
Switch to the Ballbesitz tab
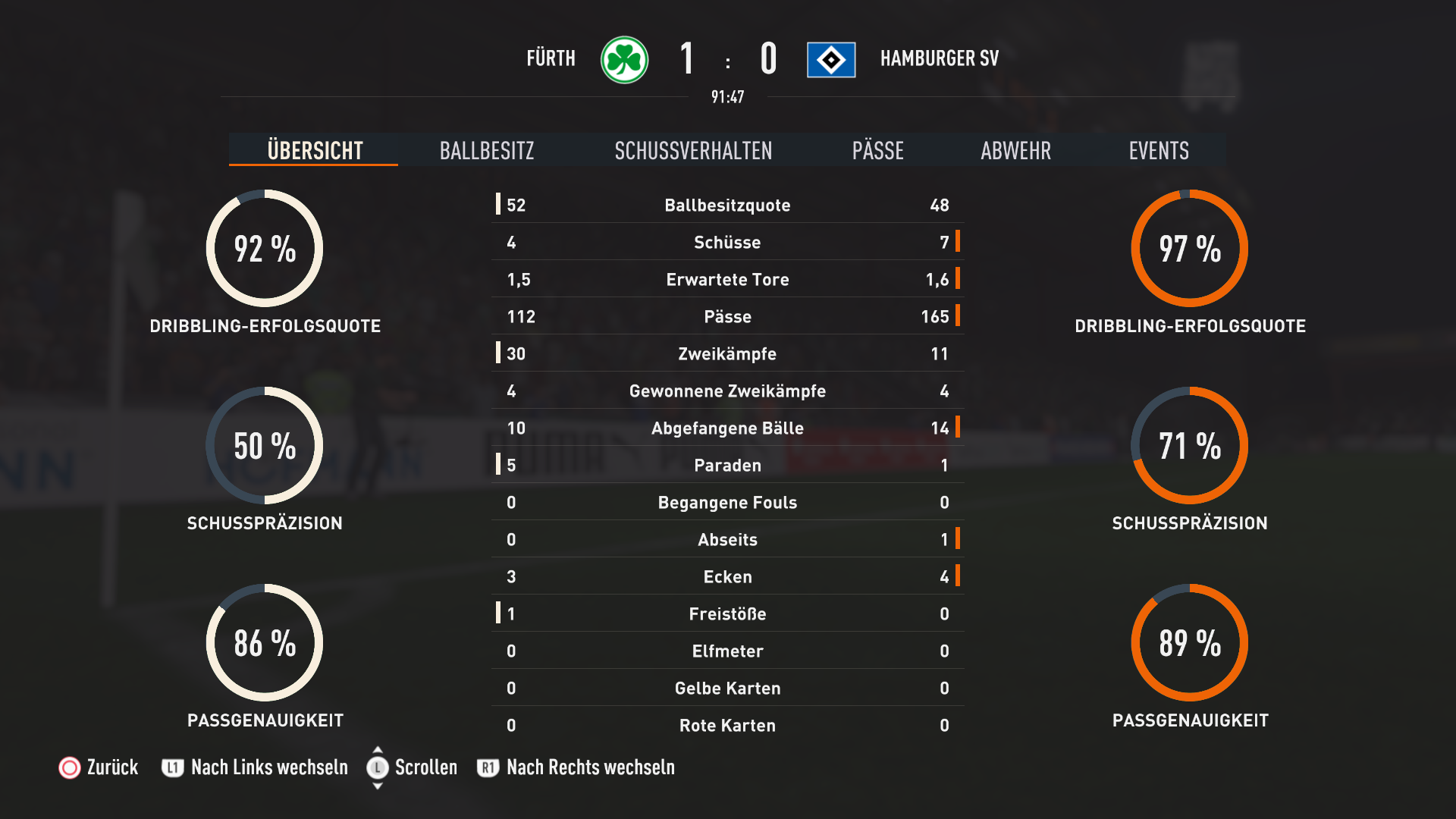coord(487,150)
